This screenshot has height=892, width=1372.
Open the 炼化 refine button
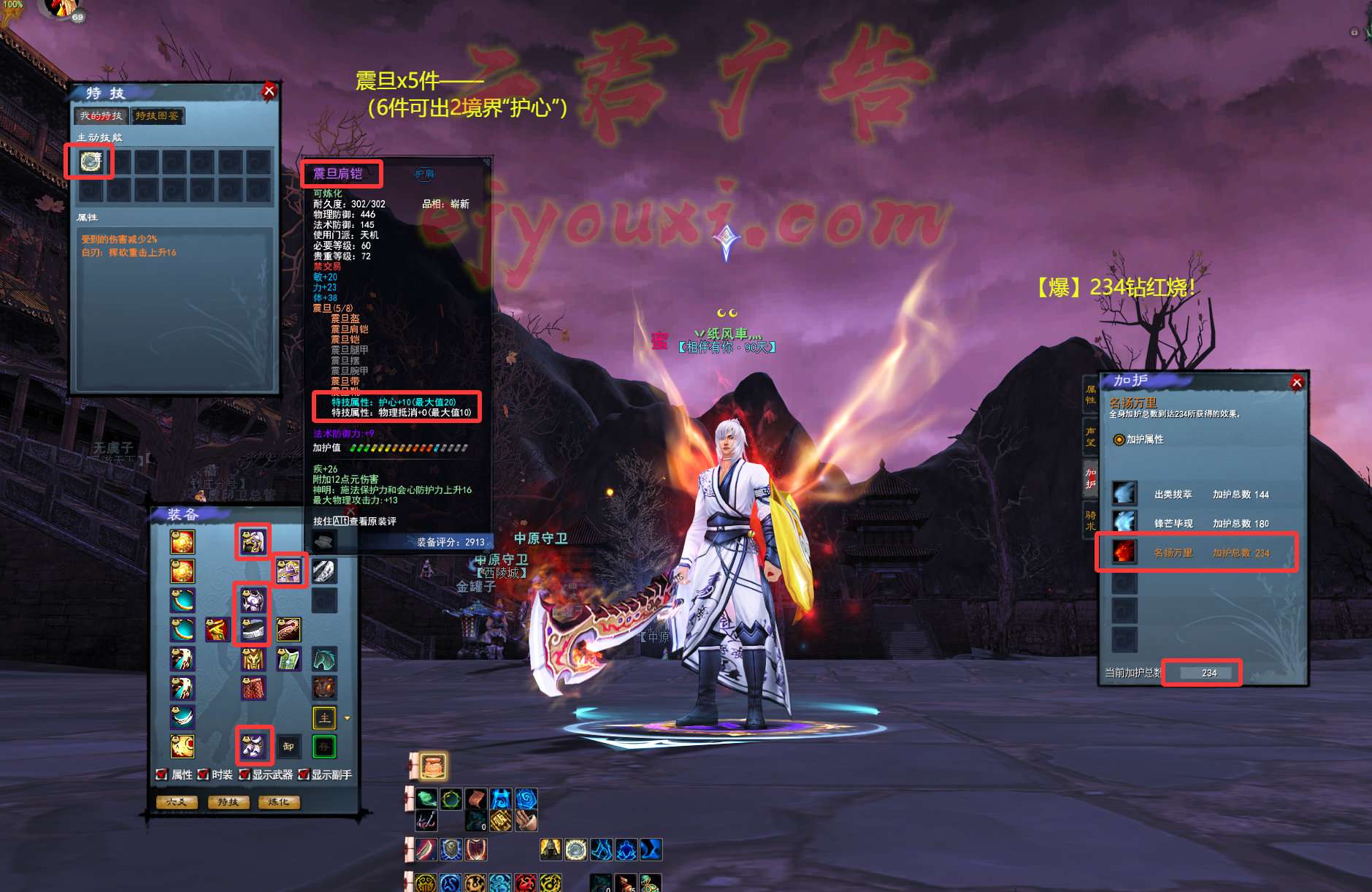[279, 802]
